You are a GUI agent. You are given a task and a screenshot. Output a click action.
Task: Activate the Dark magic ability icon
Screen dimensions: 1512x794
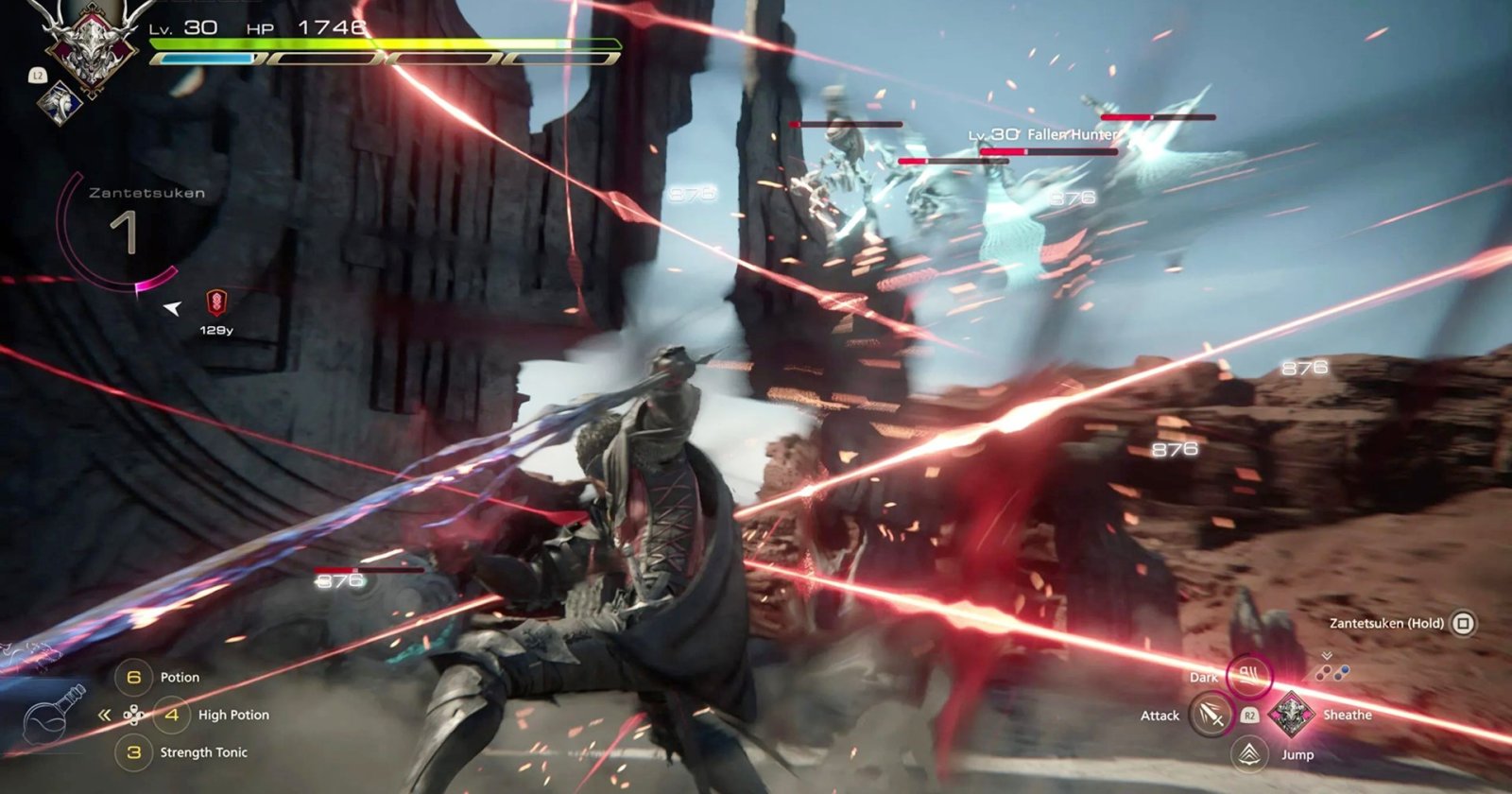click(x=1249, y=676)
